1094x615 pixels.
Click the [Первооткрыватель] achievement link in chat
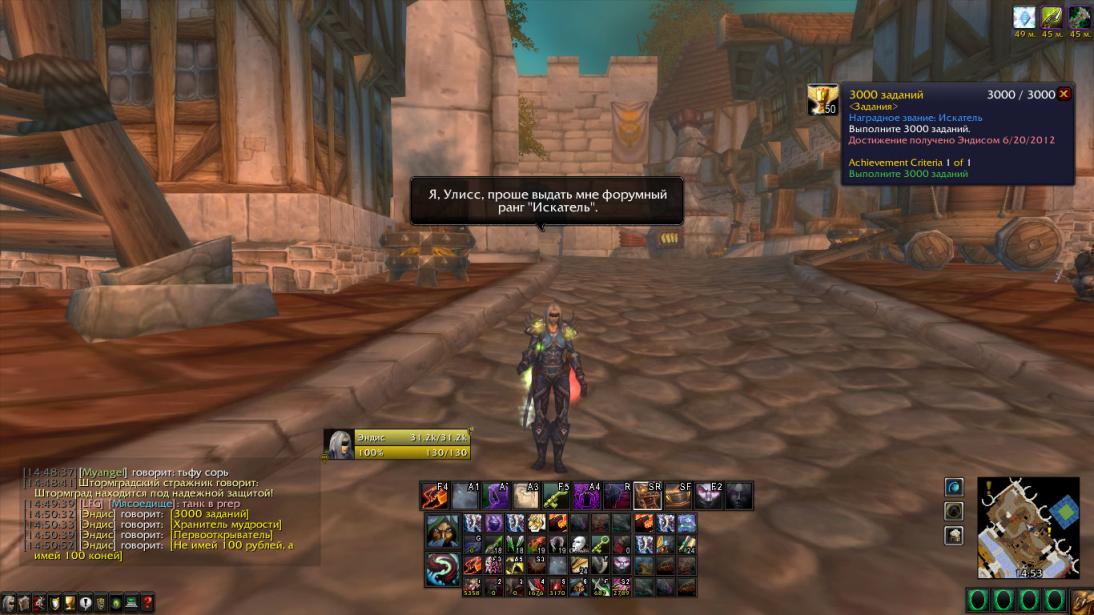221,535
